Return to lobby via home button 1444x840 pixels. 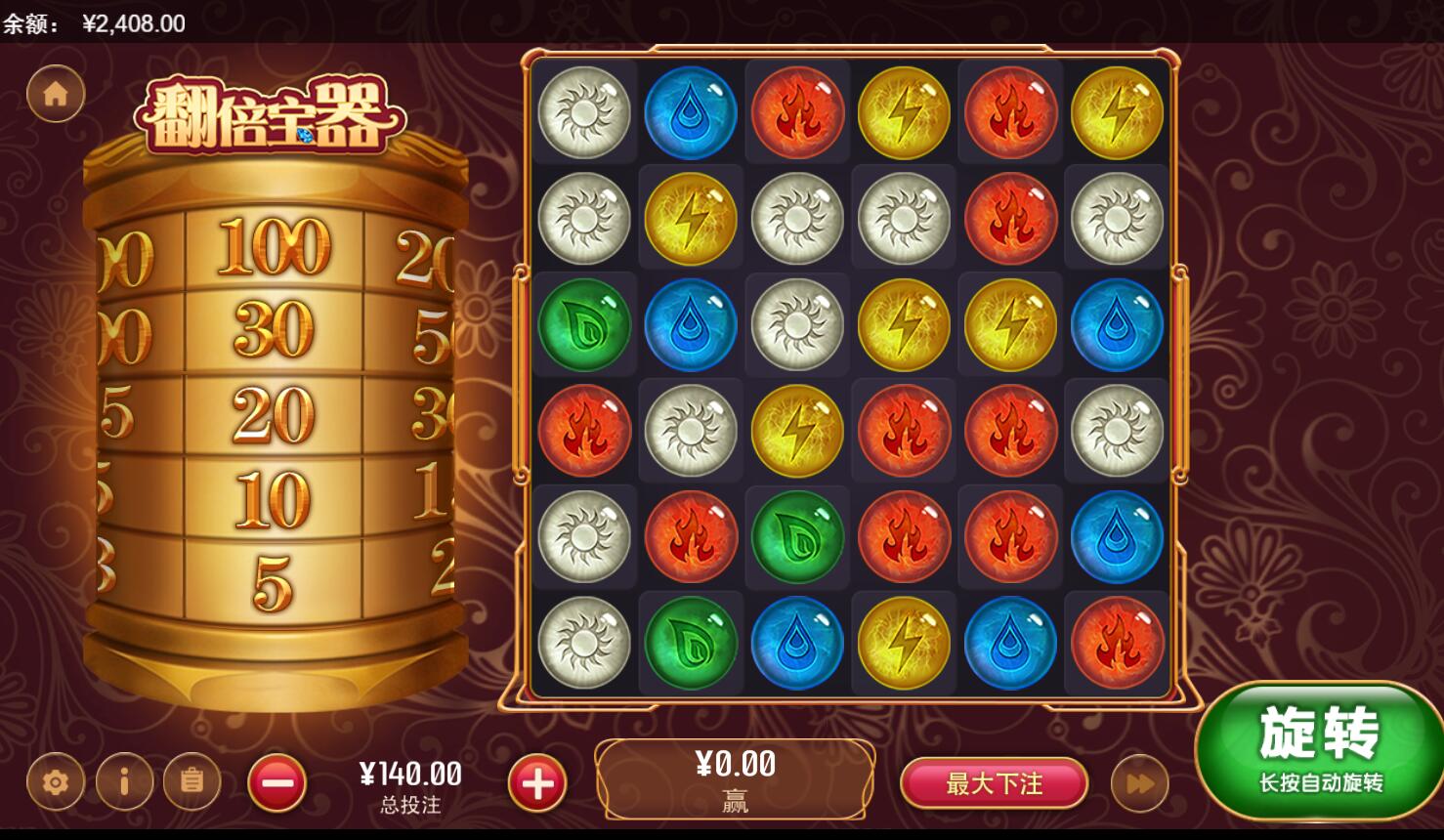pos(56,94)
